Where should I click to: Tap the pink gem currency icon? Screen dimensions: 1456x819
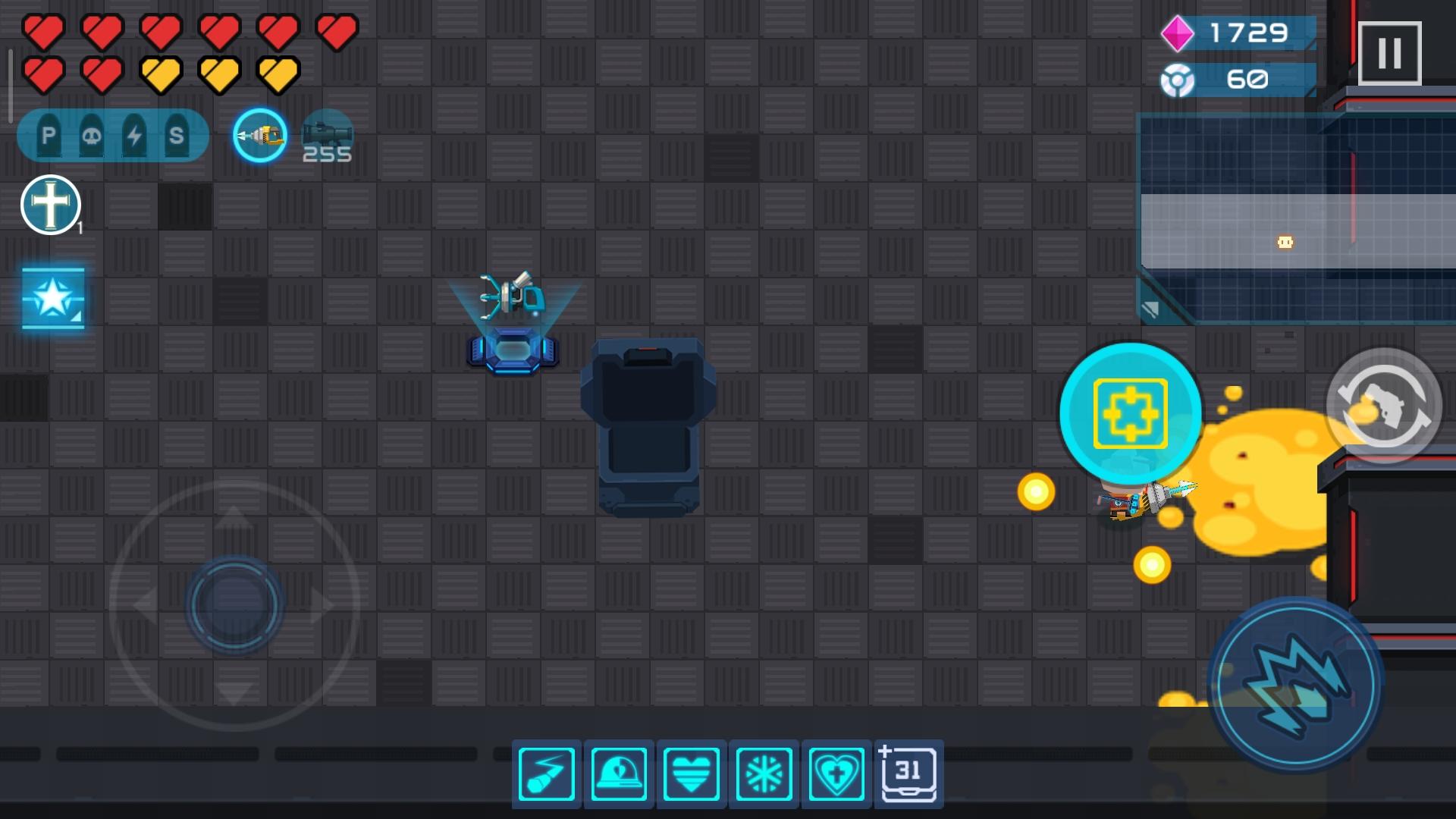(1177, 33)
